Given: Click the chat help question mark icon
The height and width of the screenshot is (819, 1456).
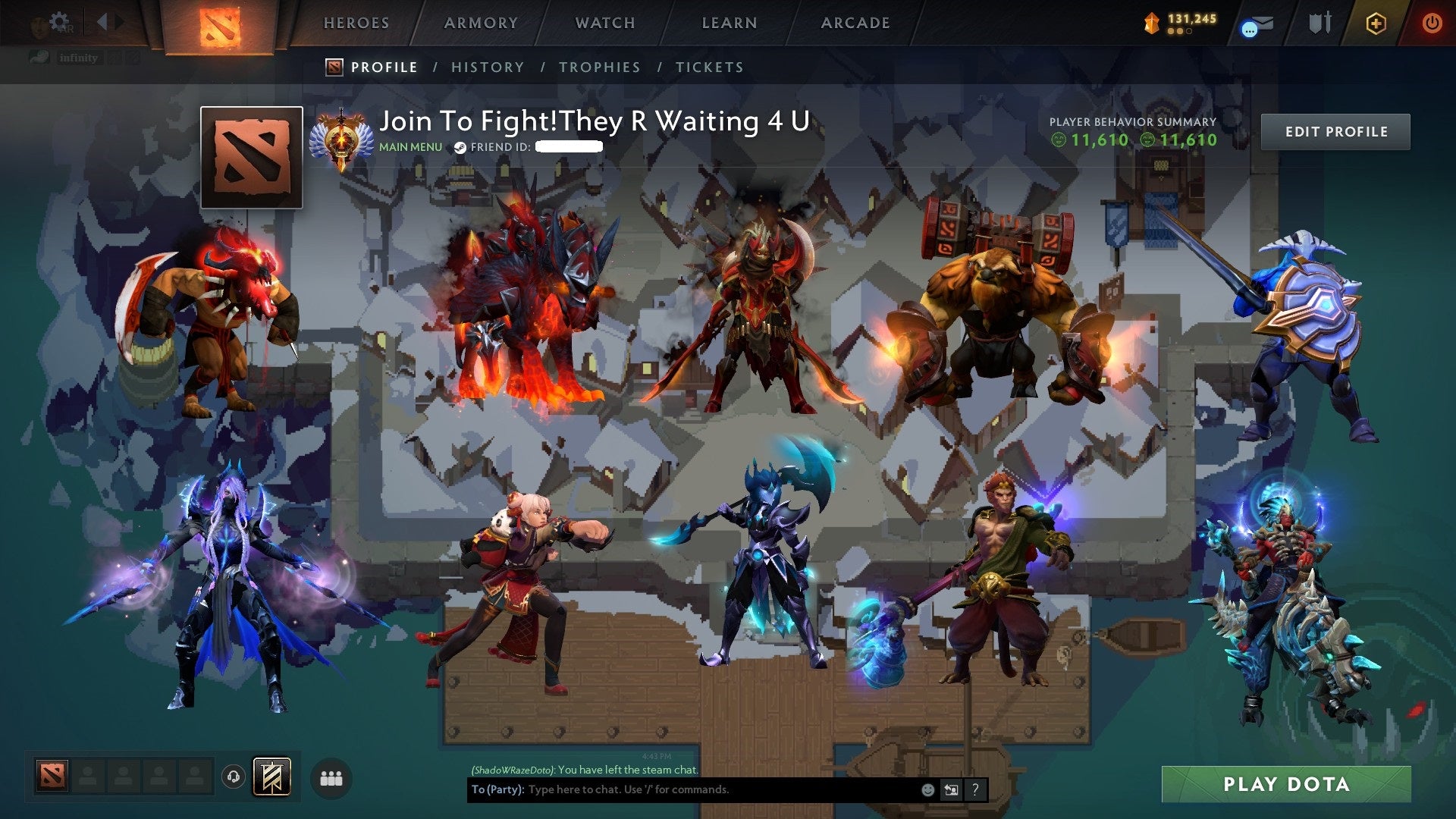Looking at the screenshot, I should tap(974, 790).
